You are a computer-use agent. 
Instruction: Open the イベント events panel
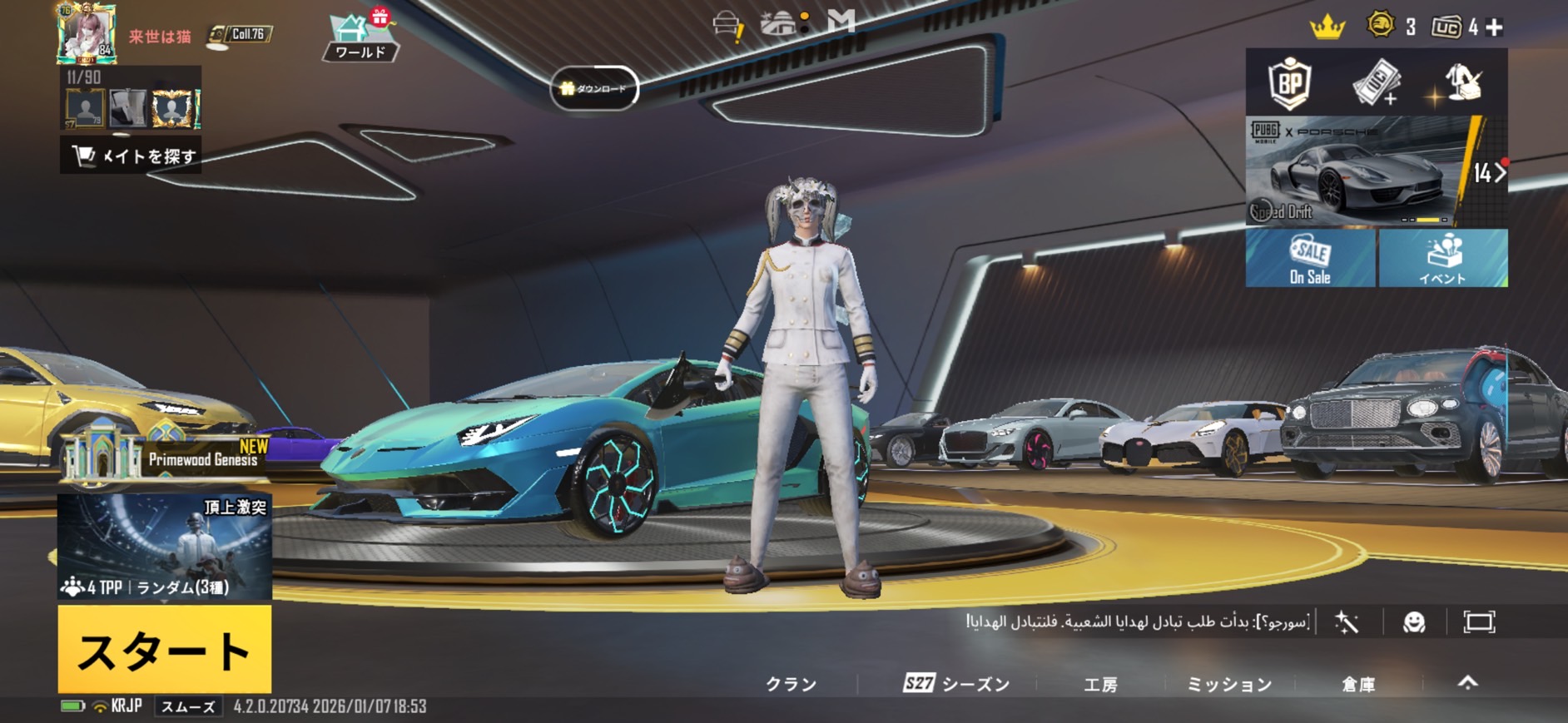pos(1442,259)
